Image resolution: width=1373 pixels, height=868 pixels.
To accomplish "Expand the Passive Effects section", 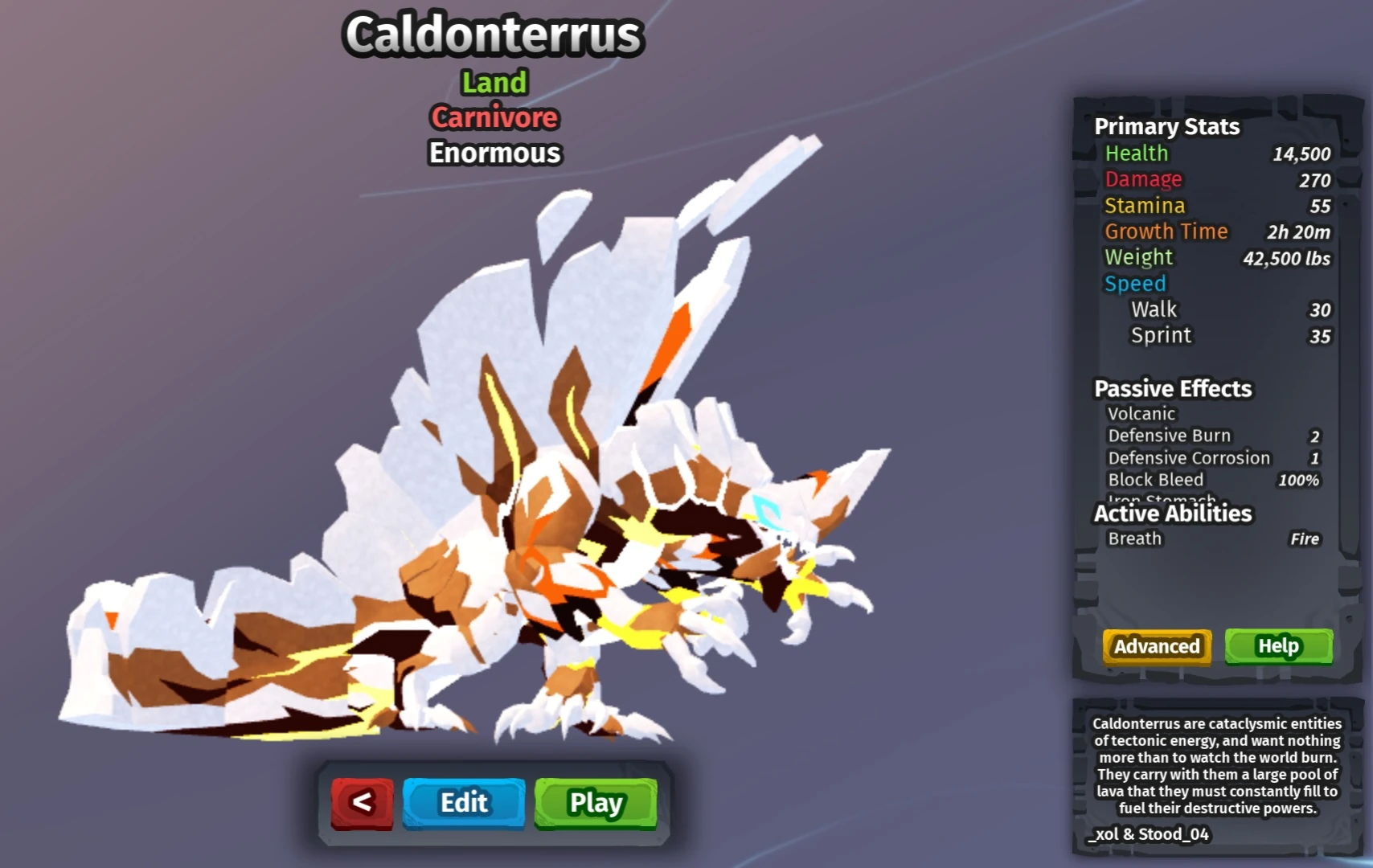I will 1172,388.
